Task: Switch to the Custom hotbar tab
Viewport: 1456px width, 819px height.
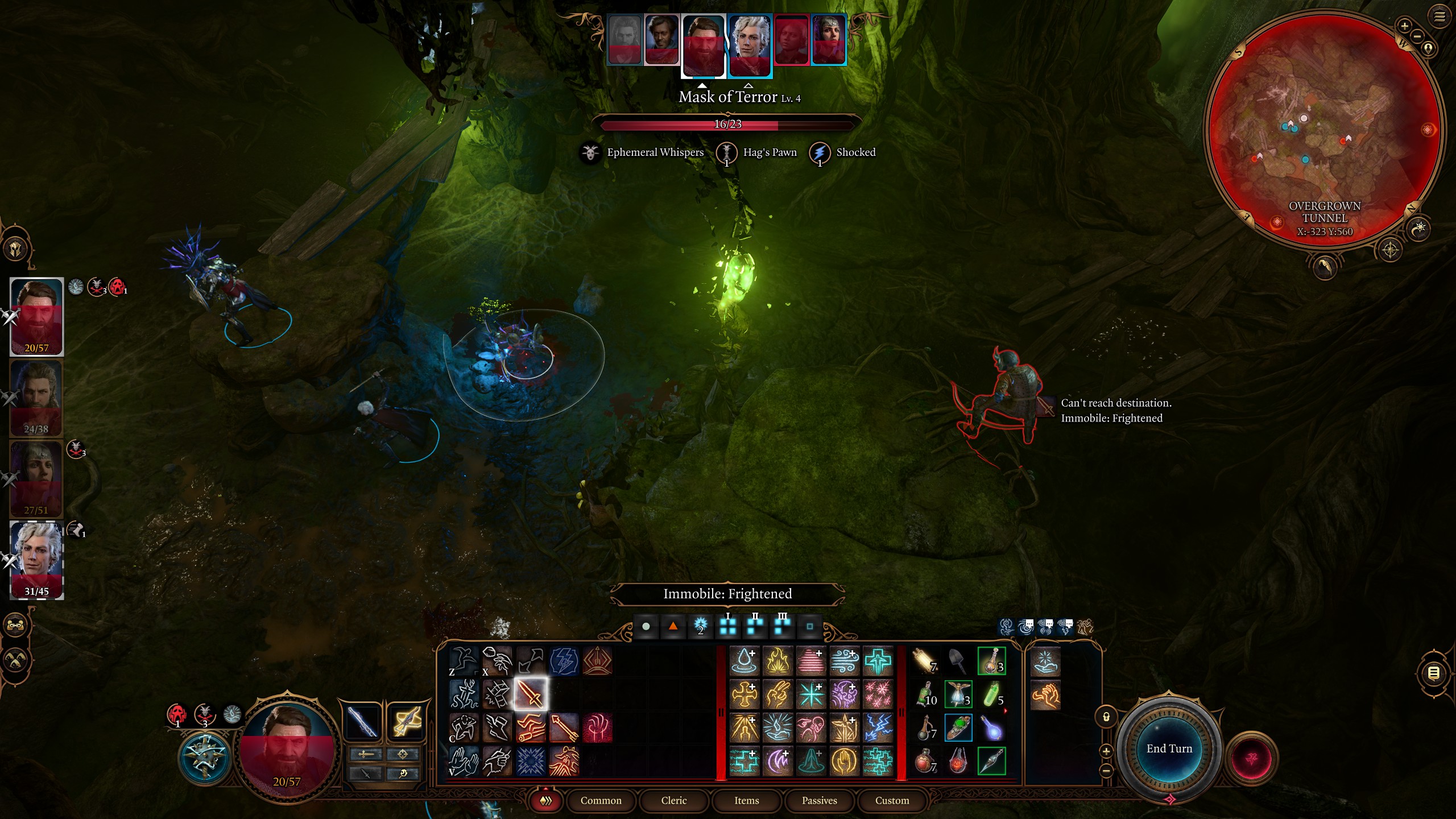Action: tap(892, 800)
